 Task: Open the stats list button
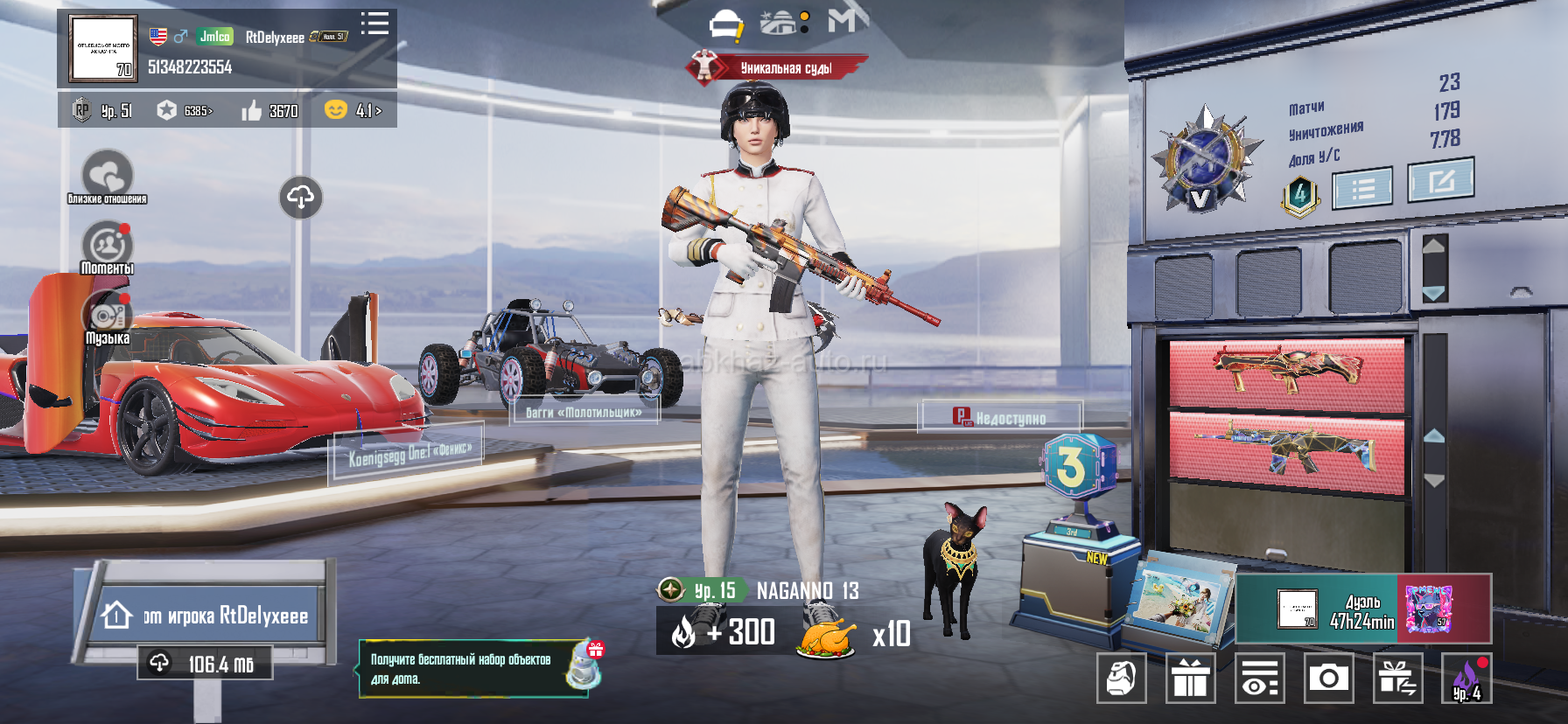click(1362, 188)
